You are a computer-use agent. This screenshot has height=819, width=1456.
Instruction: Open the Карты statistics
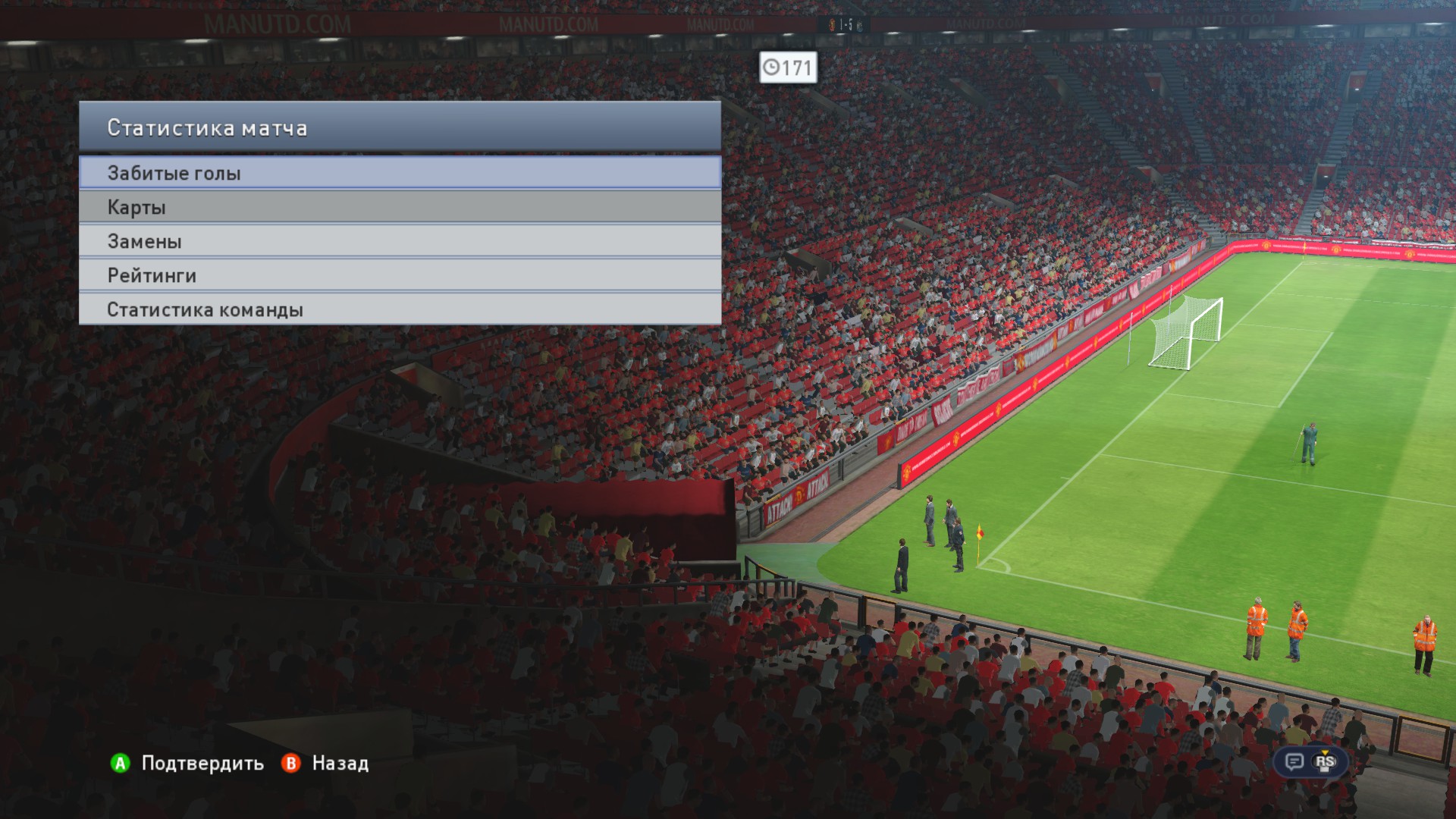point(400,207)
